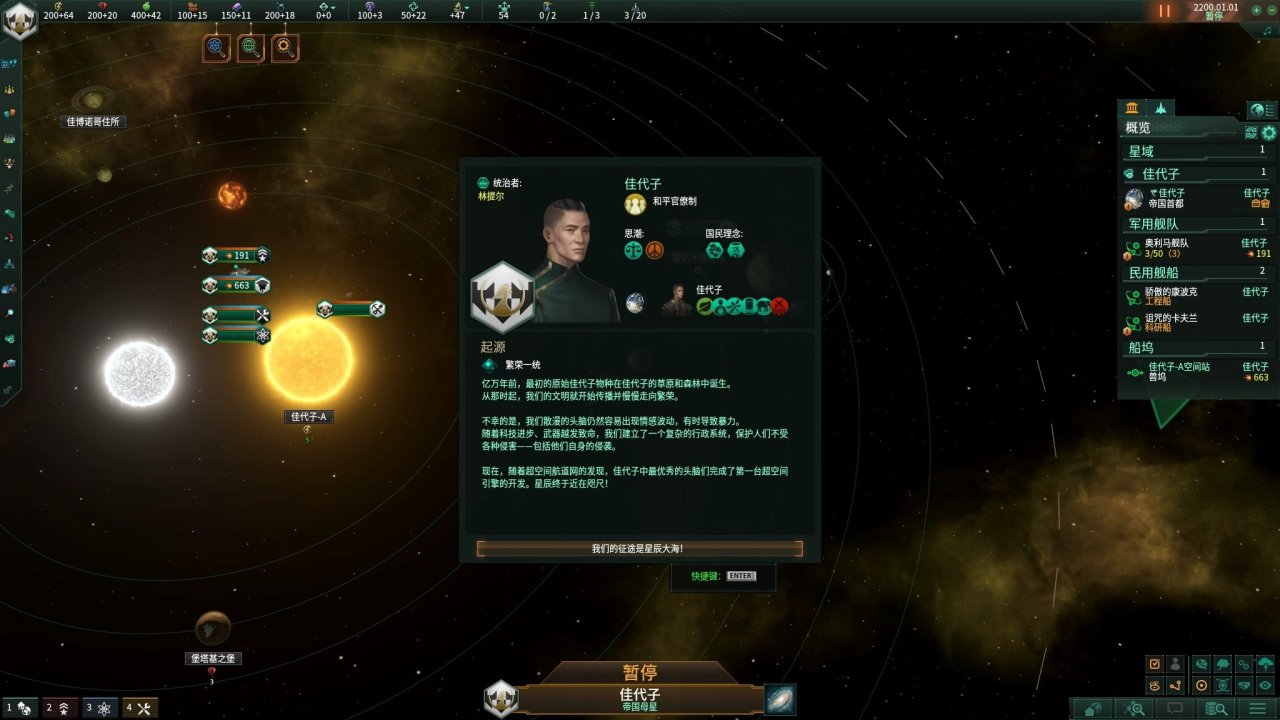This screenshot has width=1280, height=720.
Task: Toggle the orange pause button
Action: click(x=1164, y=11)
